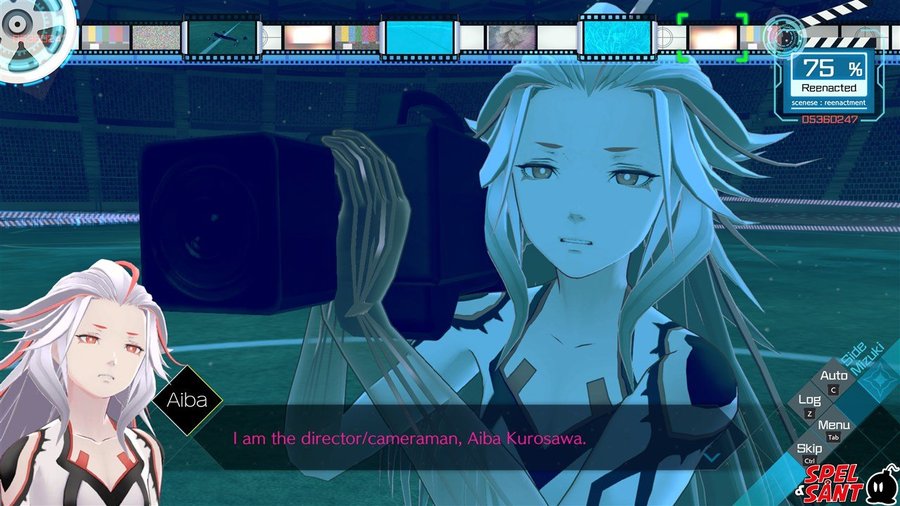Screen dimensions: 900x506
Task: Select the film frame showing an airplane
Action: tap(223, 38)
